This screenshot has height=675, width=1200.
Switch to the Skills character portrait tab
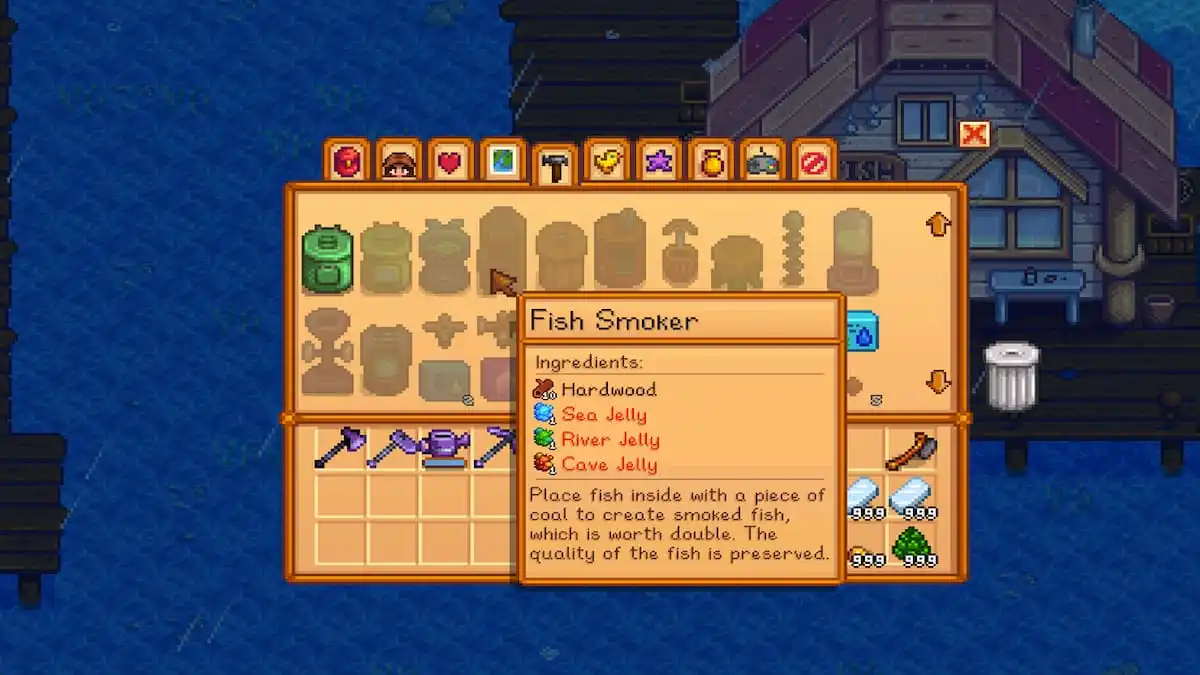click(x=398, y=160)
